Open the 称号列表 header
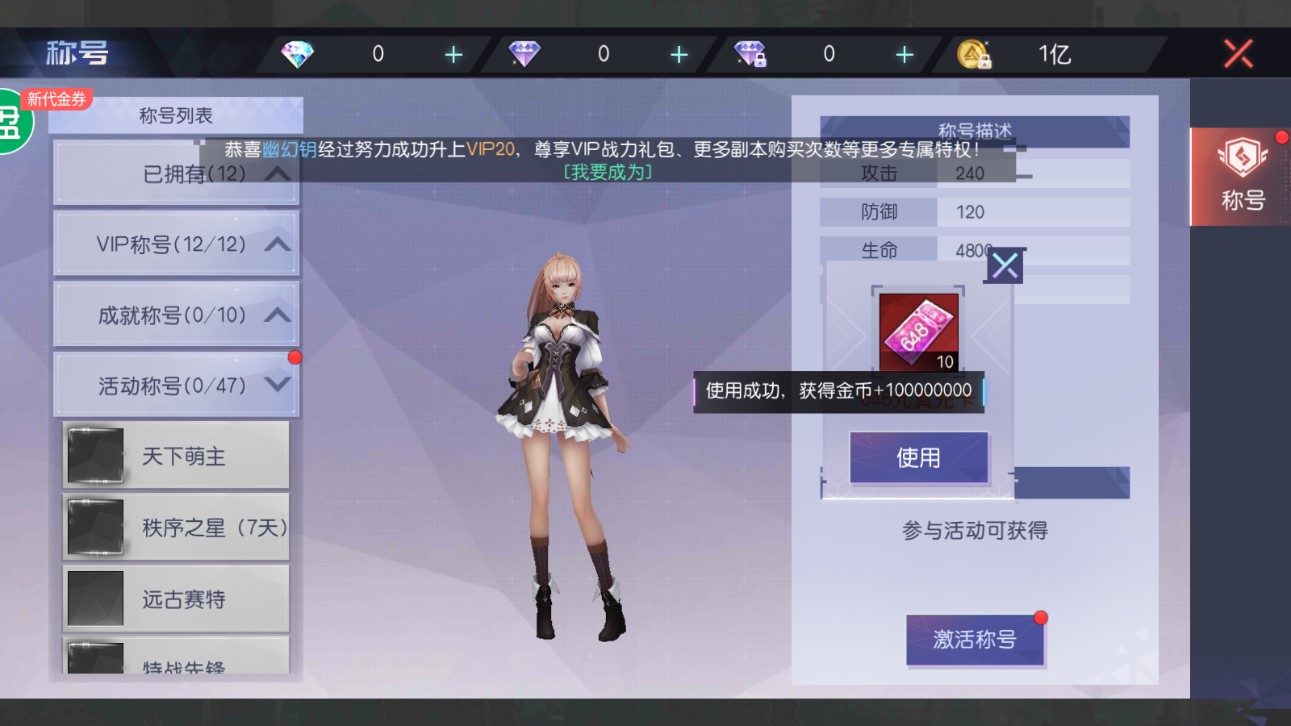This screenshot has height=726, width=1291. click(176, 114)
